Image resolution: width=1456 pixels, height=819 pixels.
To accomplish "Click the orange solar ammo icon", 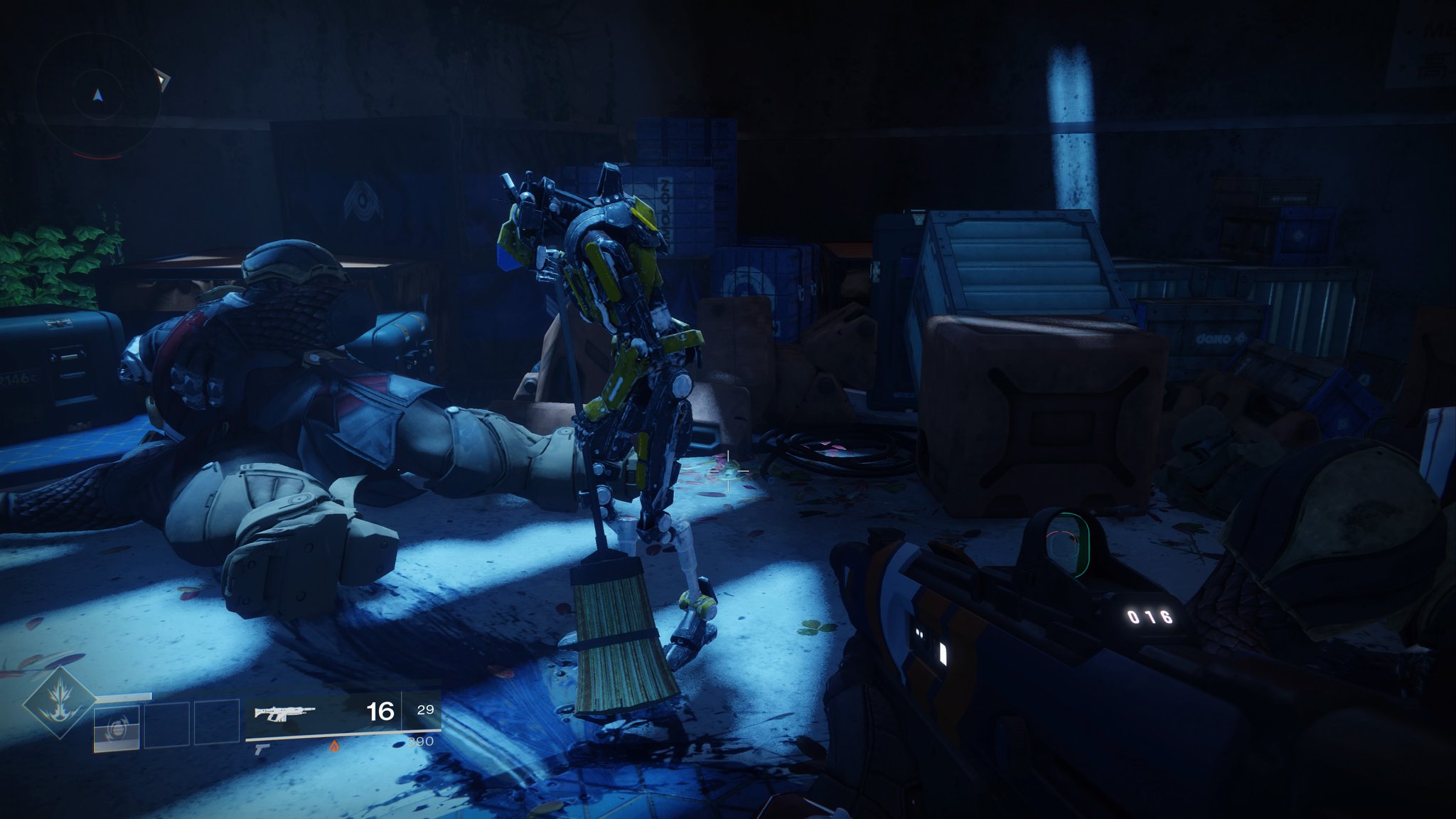I will tap(333, 746).
